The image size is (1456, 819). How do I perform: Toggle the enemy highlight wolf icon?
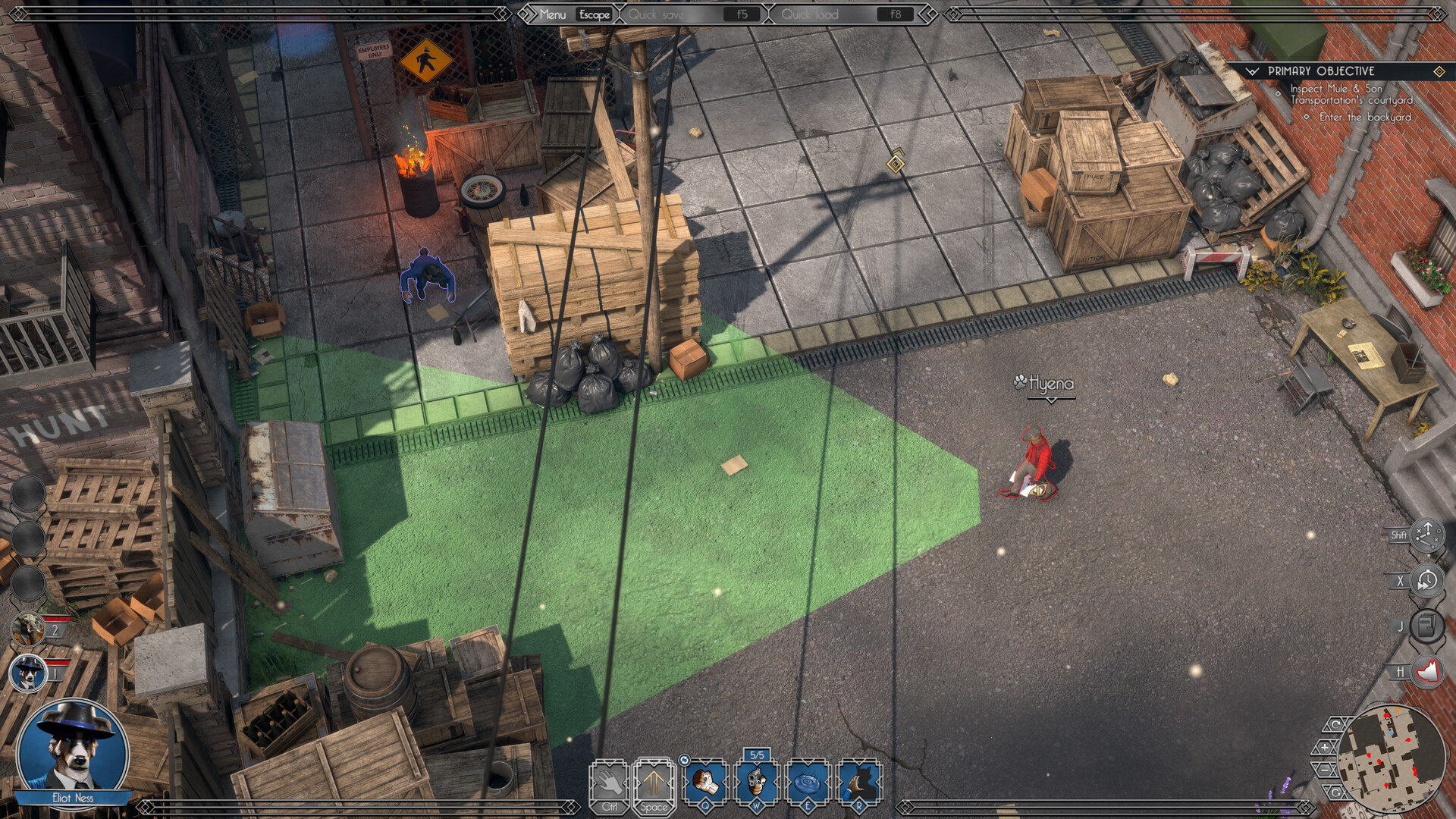point(1427,672)
